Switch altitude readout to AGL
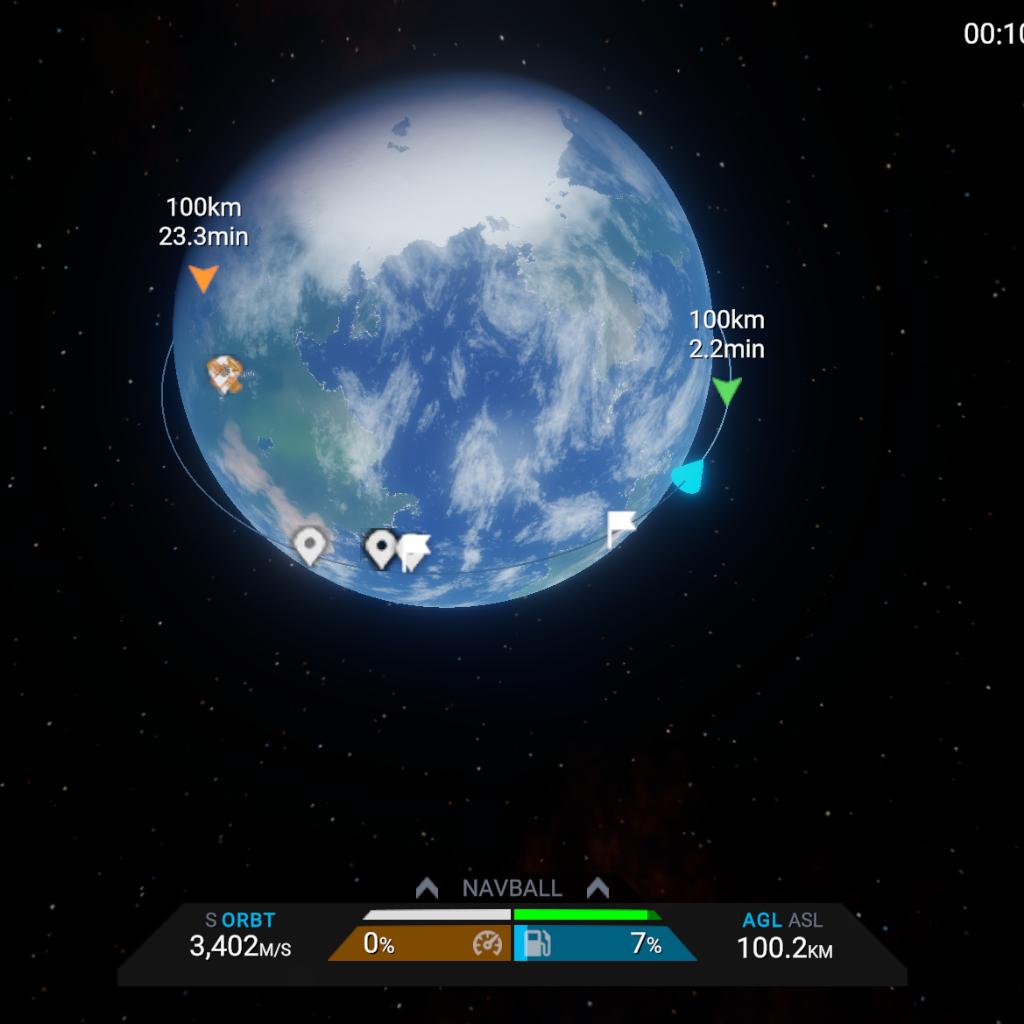Screen dimensions: 1024x1024 coord(762,920)
